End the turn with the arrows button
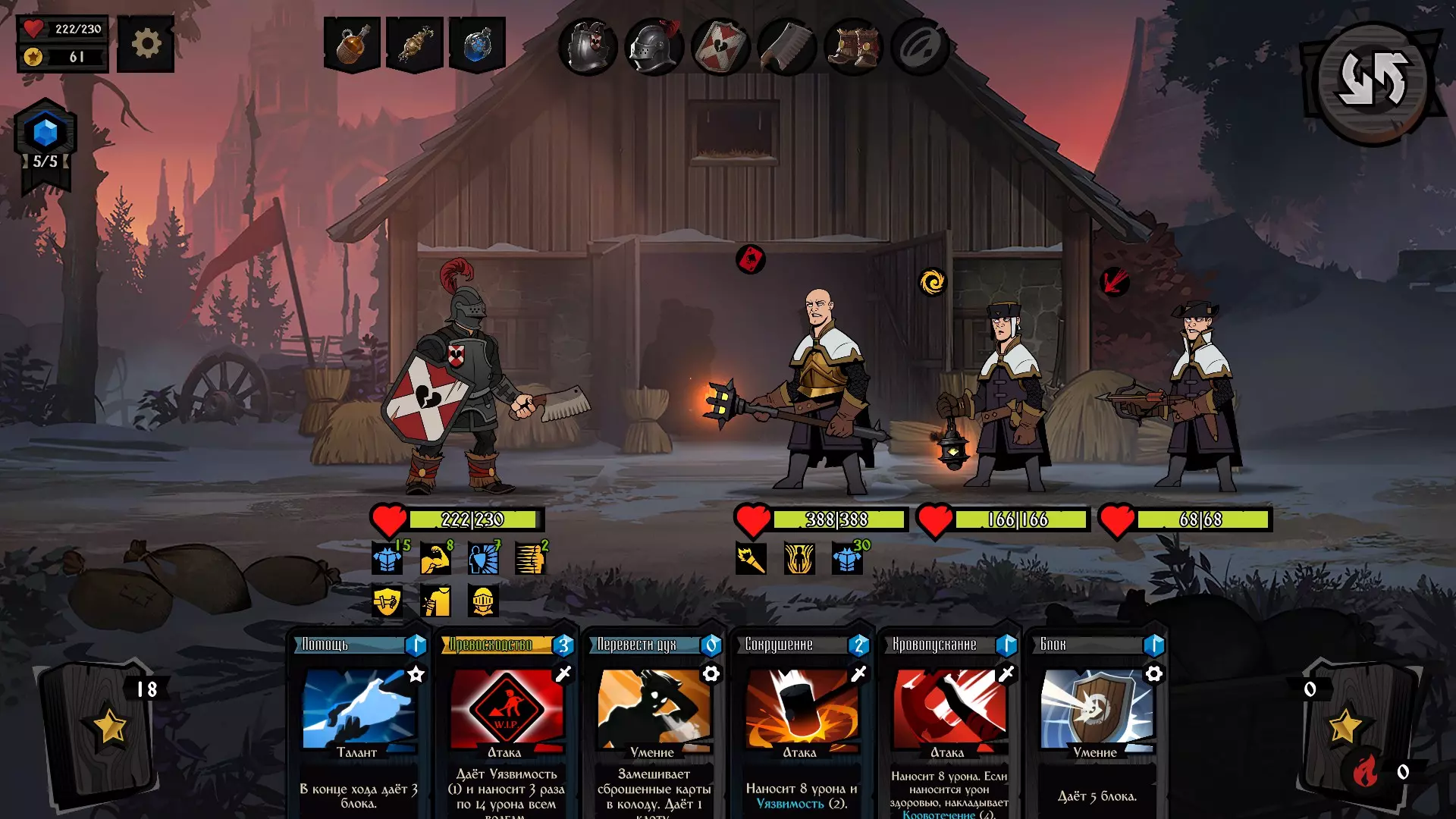 (x=1373, y=81)
